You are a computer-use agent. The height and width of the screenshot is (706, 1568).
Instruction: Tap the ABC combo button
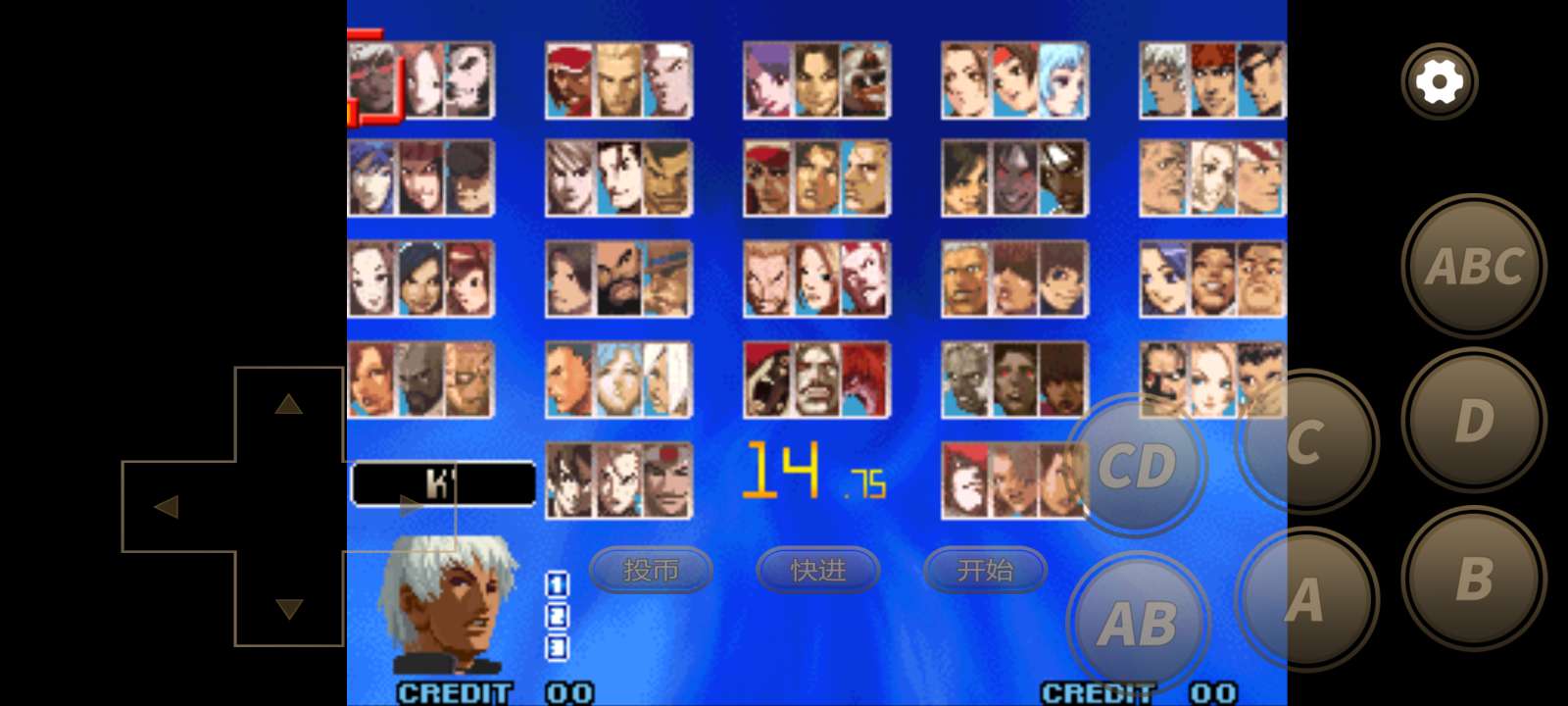pos(1474,266)
